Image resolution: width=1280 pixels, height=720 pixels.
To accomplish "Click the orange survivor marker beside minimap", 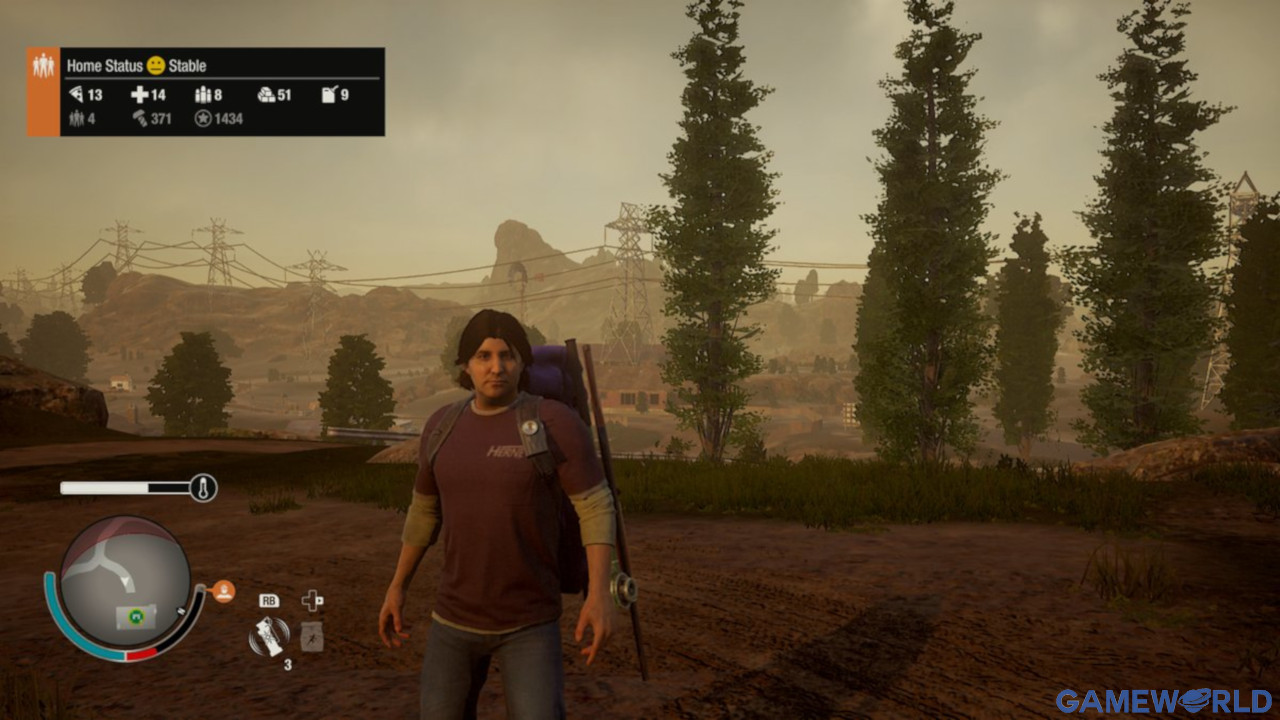I will pyautogui.click(x=224, y=591).
